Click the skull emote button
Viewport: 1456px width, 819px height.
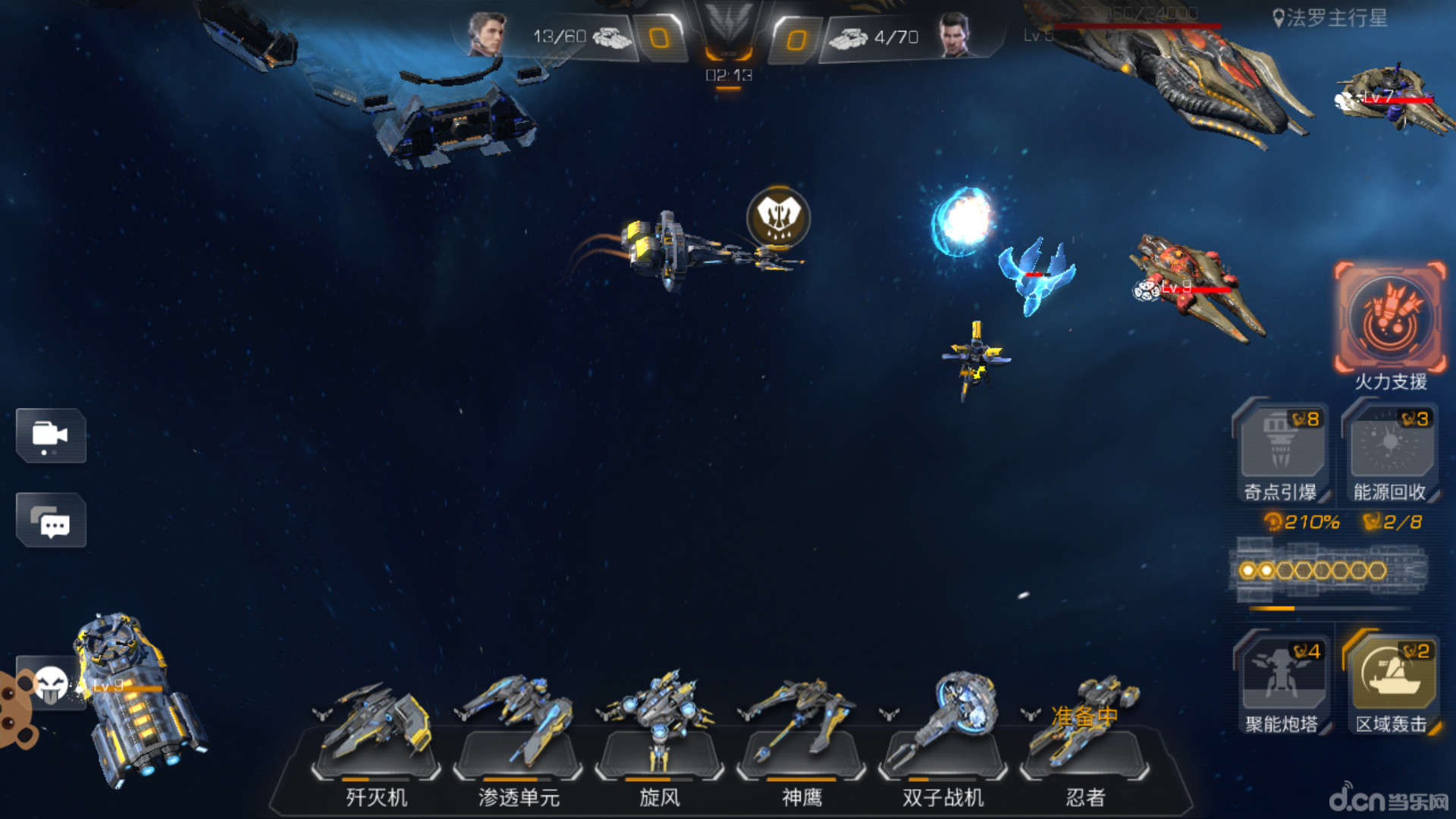tap(51, 684)
